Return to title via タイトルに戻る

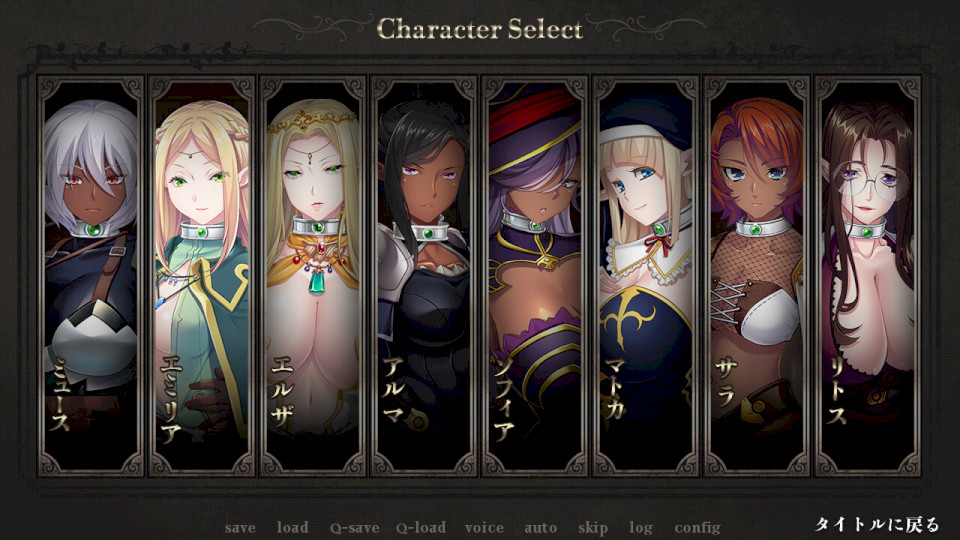pos(877,525)
